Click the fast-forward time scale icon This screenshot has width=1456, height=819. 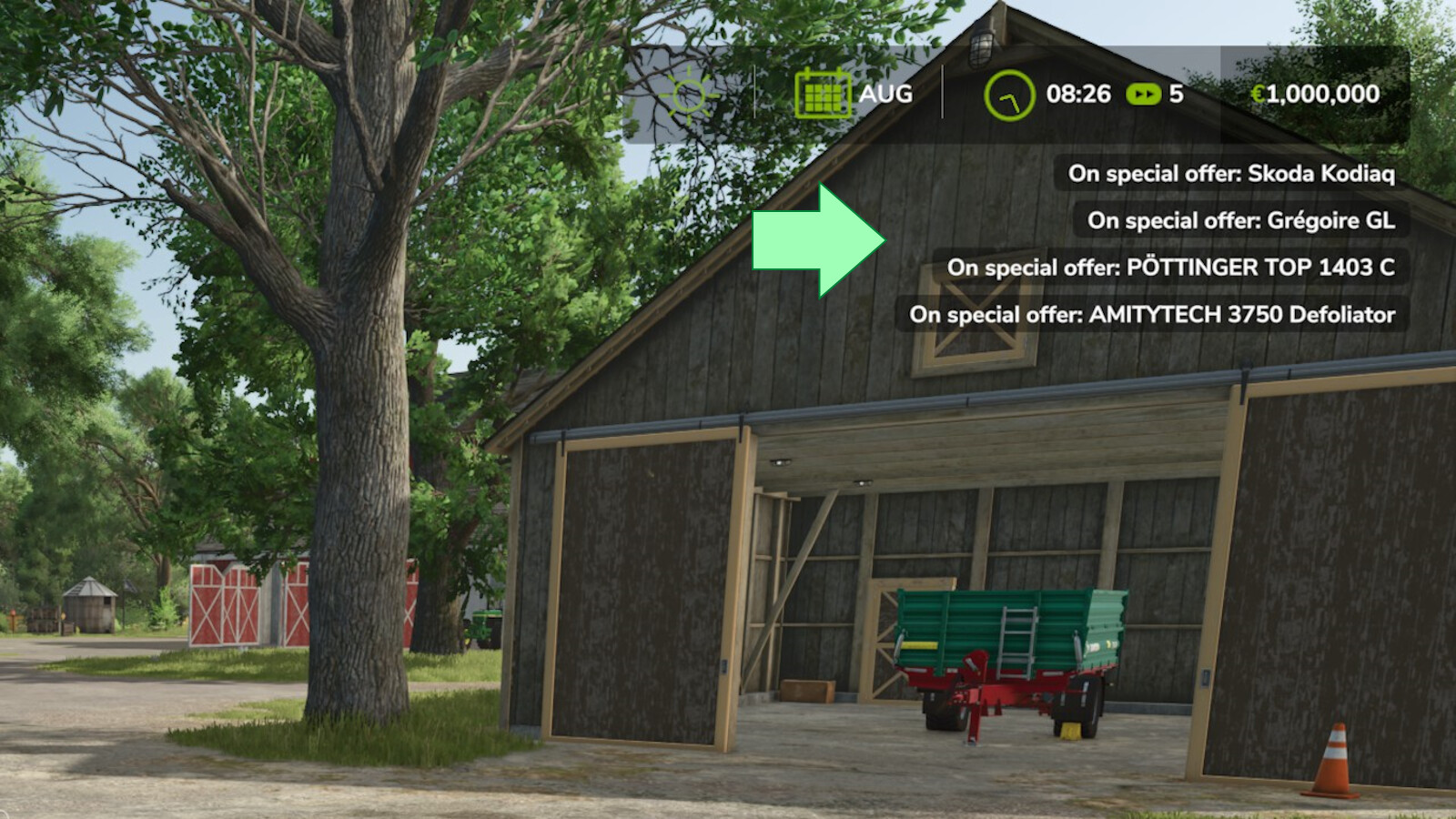coord(1143,95)
